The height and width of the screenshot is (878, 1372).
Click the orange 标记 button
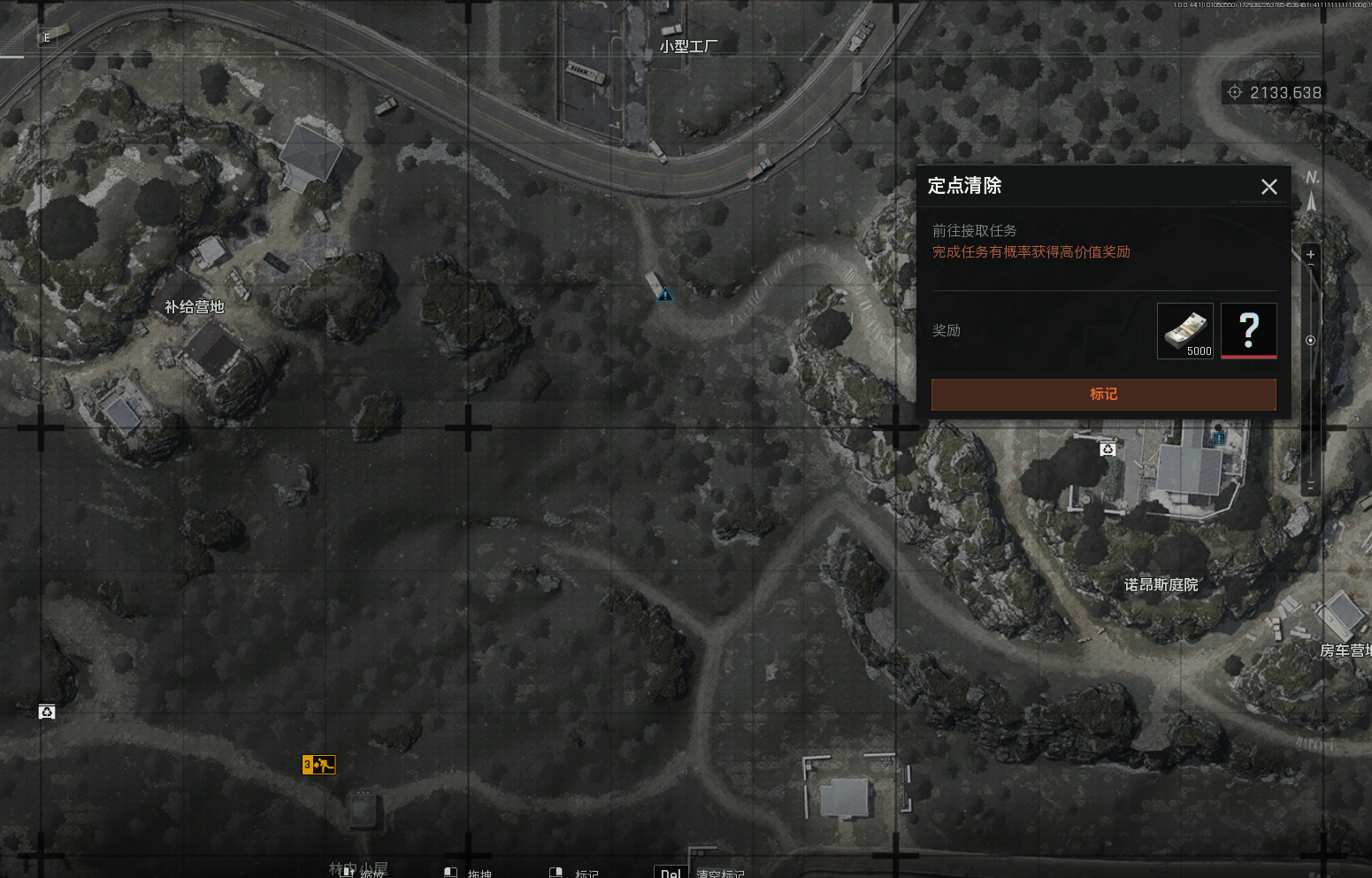(1103, 395)
